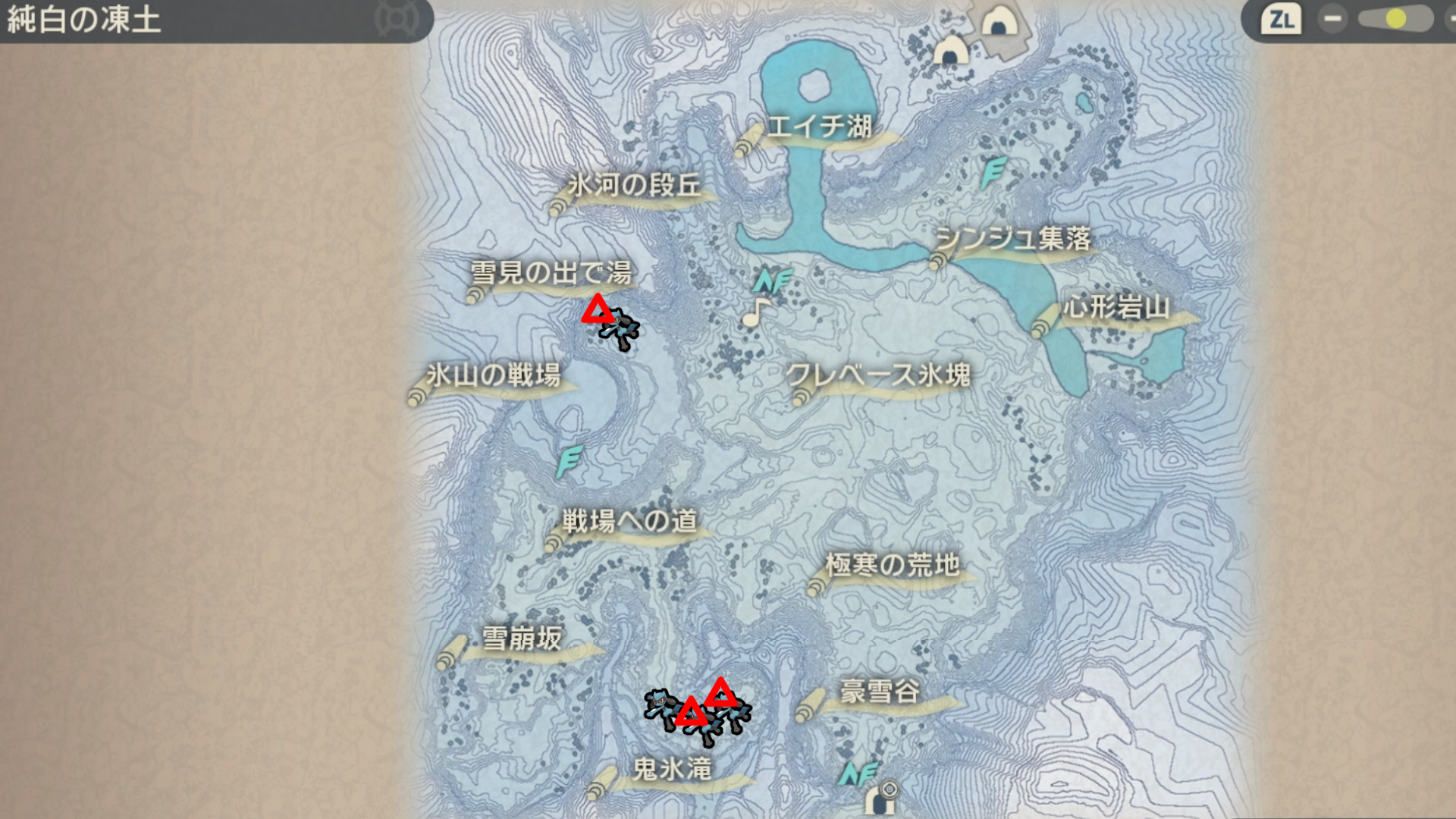This screenshot has width=1456, height=819.
Task: Choose the 氷河の段丘 map label
Action: 634,186
